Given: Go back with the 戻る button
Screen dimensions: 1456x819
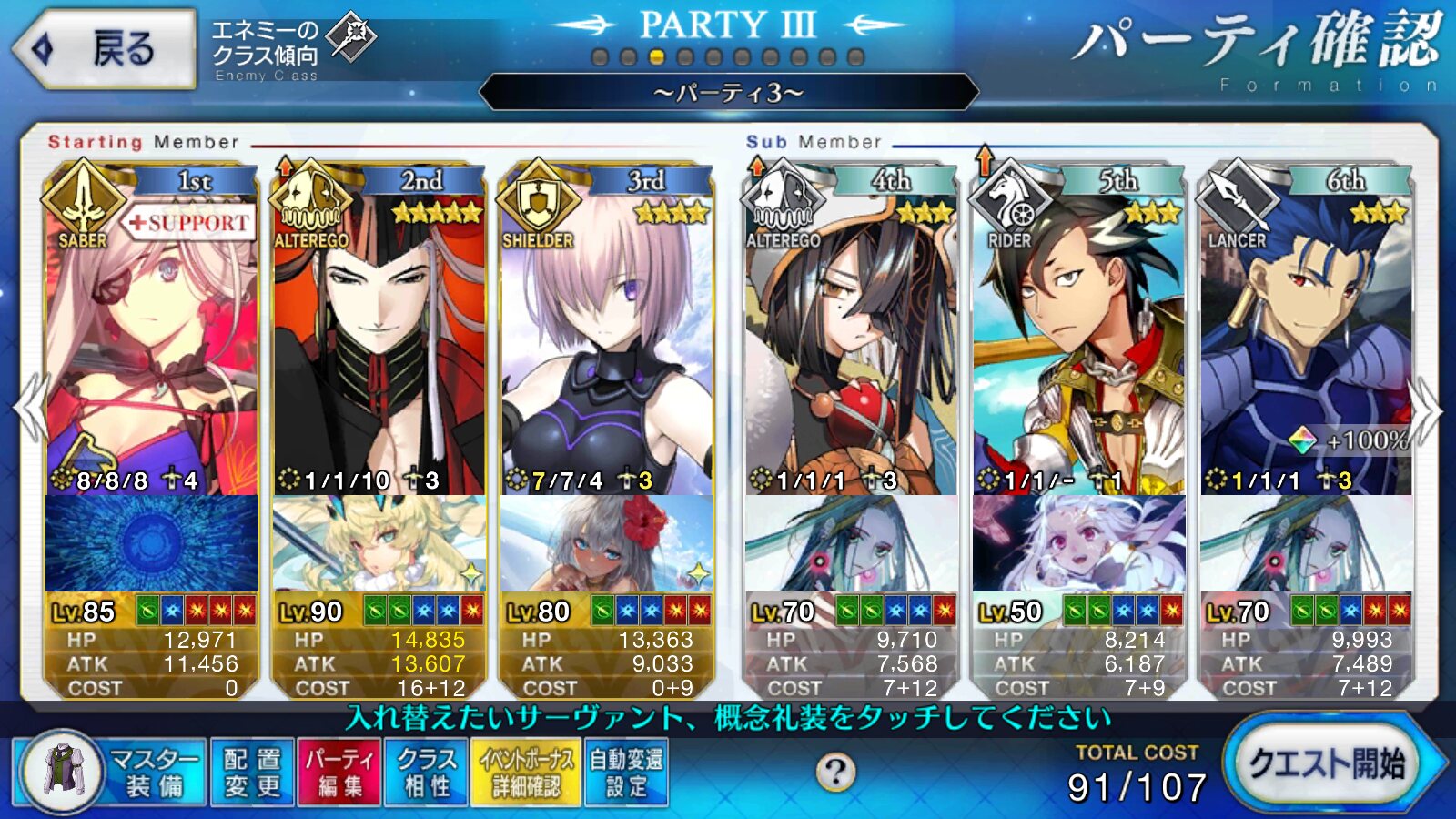Looking at the screenshot, I should pyautogui.click(x=105, y=49).
